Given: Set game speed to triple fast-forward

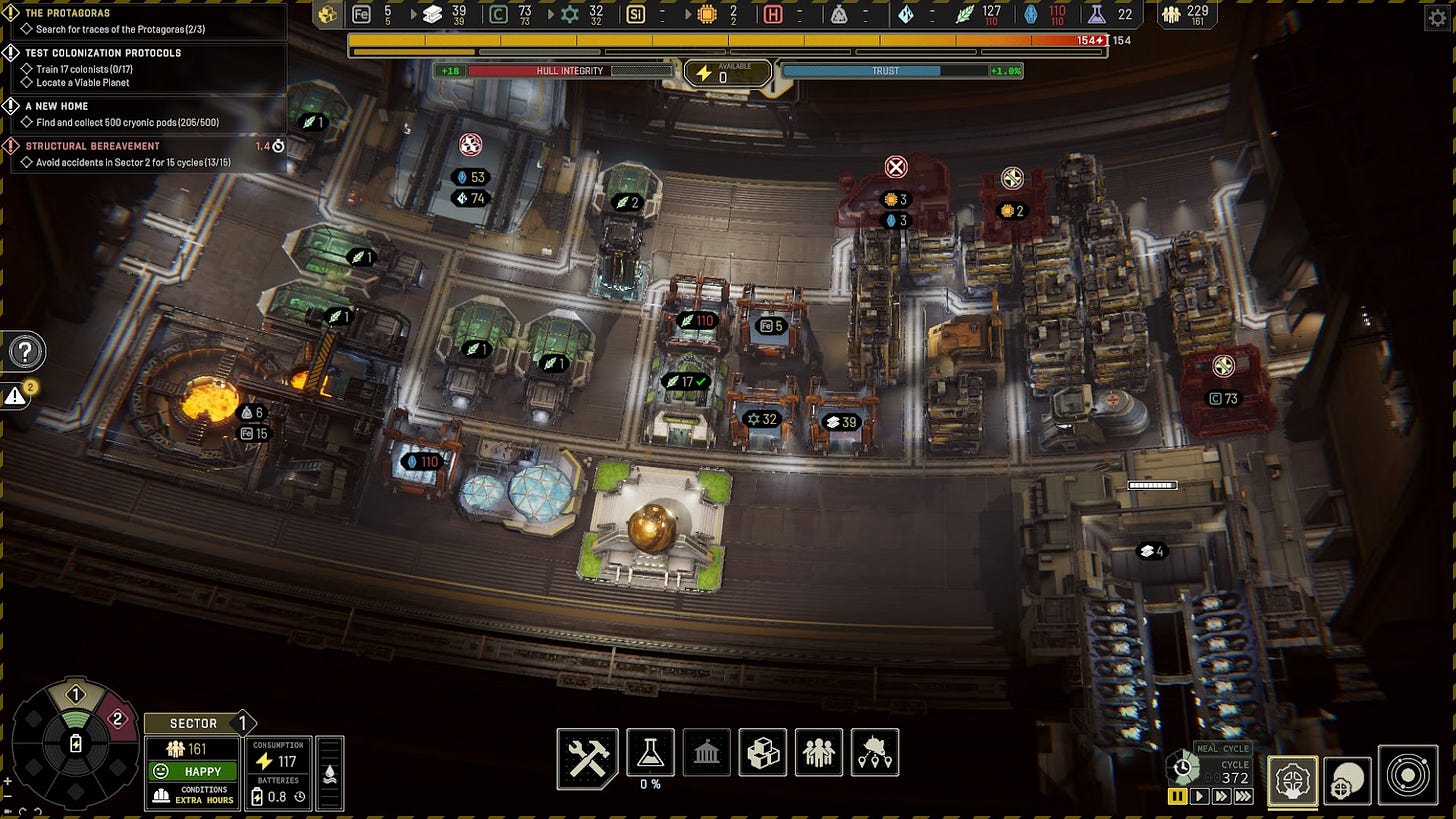Looking at the screenshot, I should (1243, 797).
